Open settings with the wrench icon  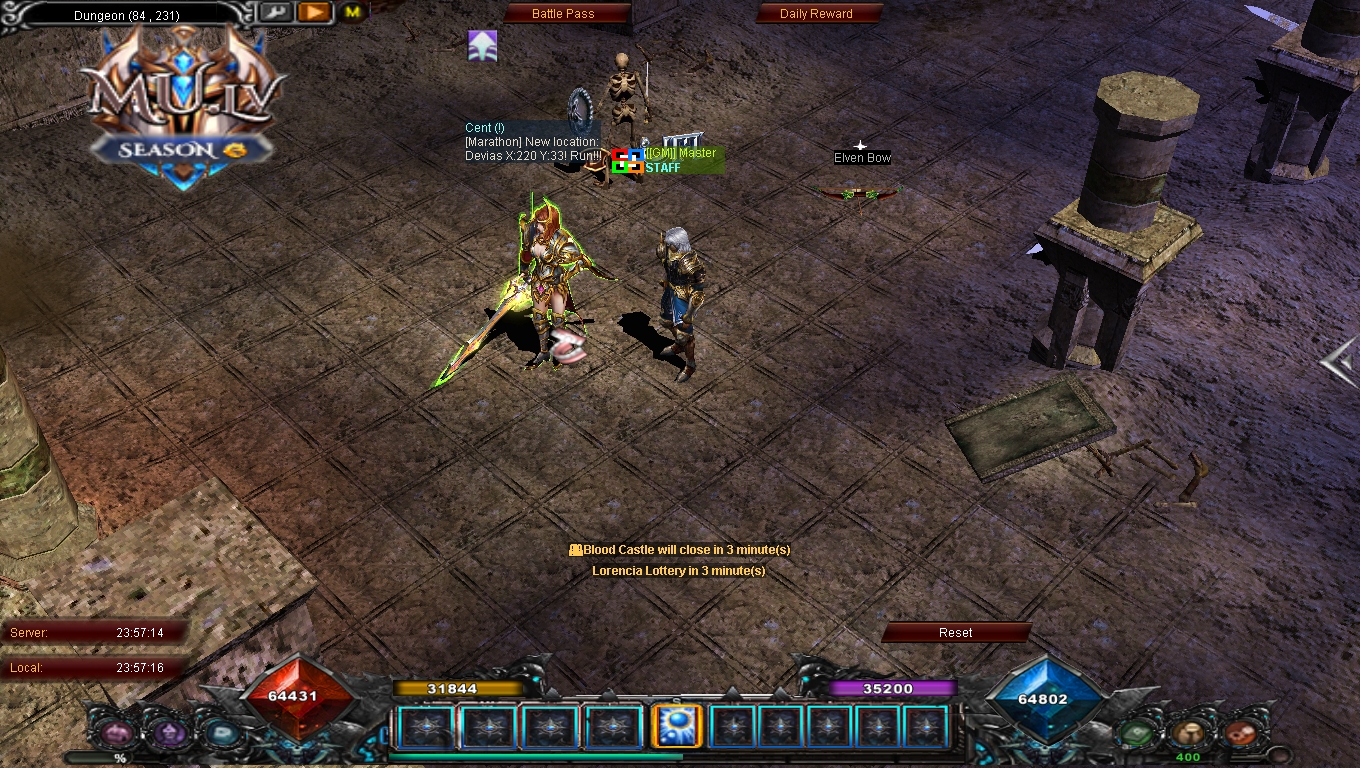(277, 13)
